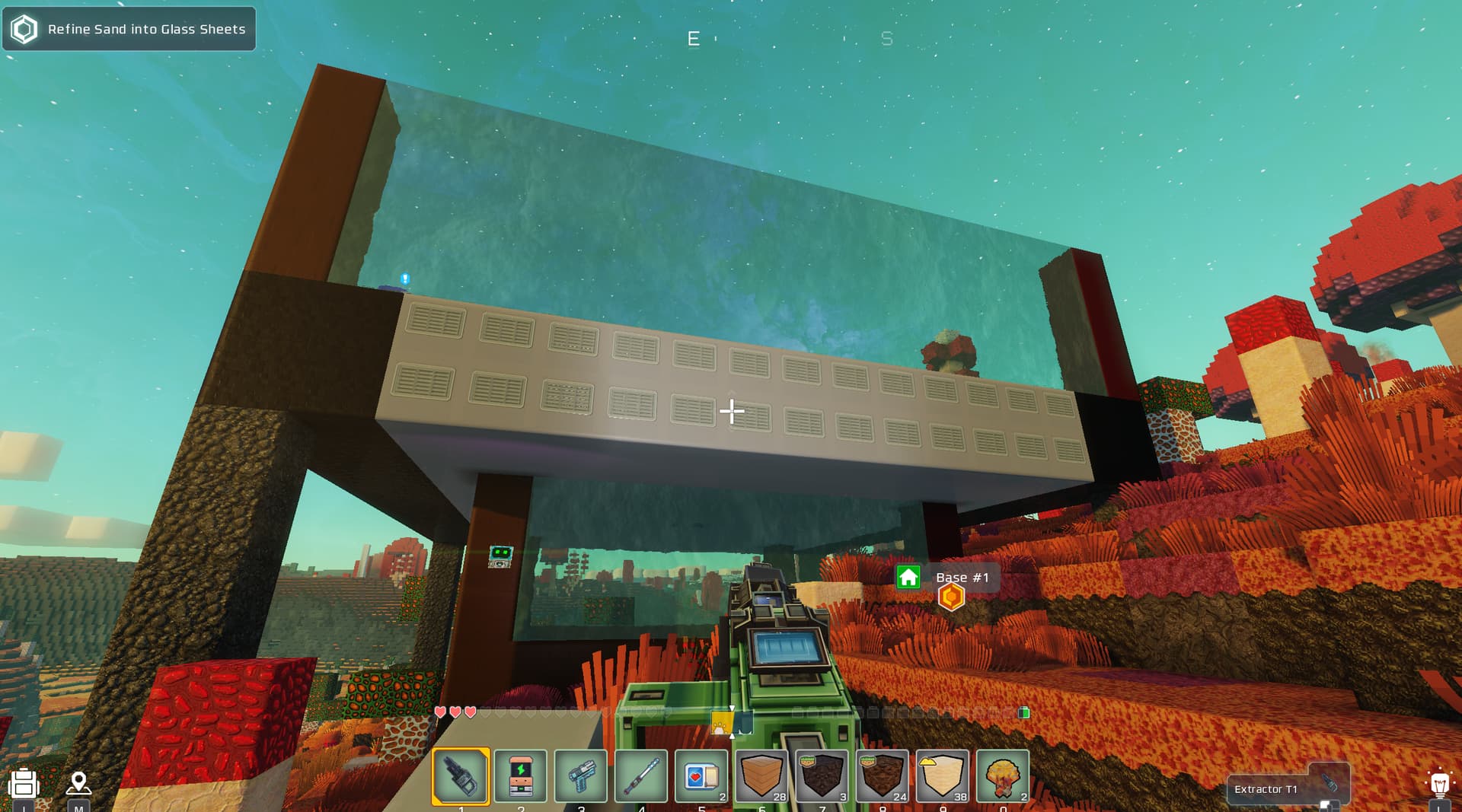Pick the sand block stack of 38
Viewport: 1462px width, 812px height.
coord(942,776)
